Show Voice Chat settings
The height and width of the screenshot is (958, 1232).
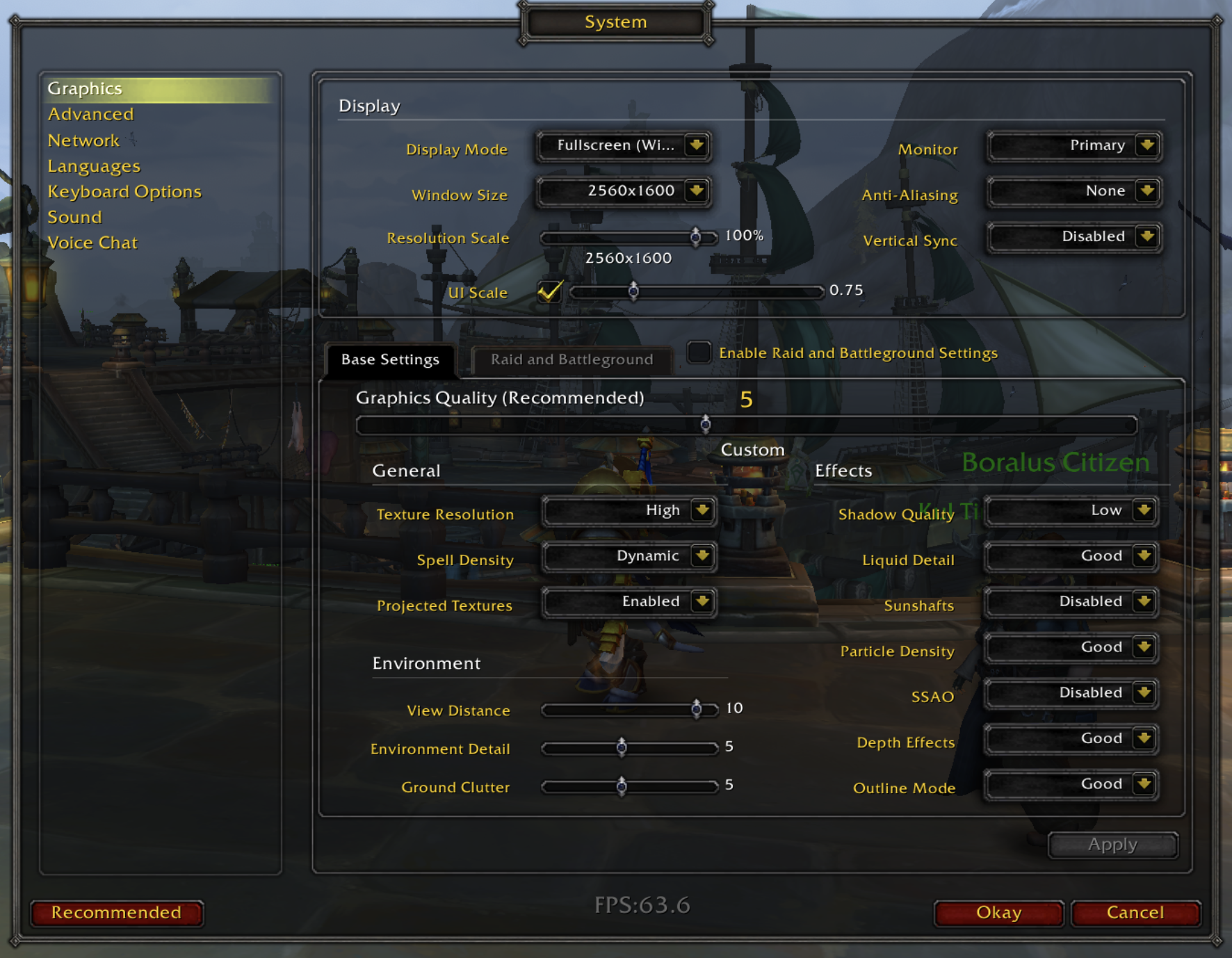pos(92,243)
